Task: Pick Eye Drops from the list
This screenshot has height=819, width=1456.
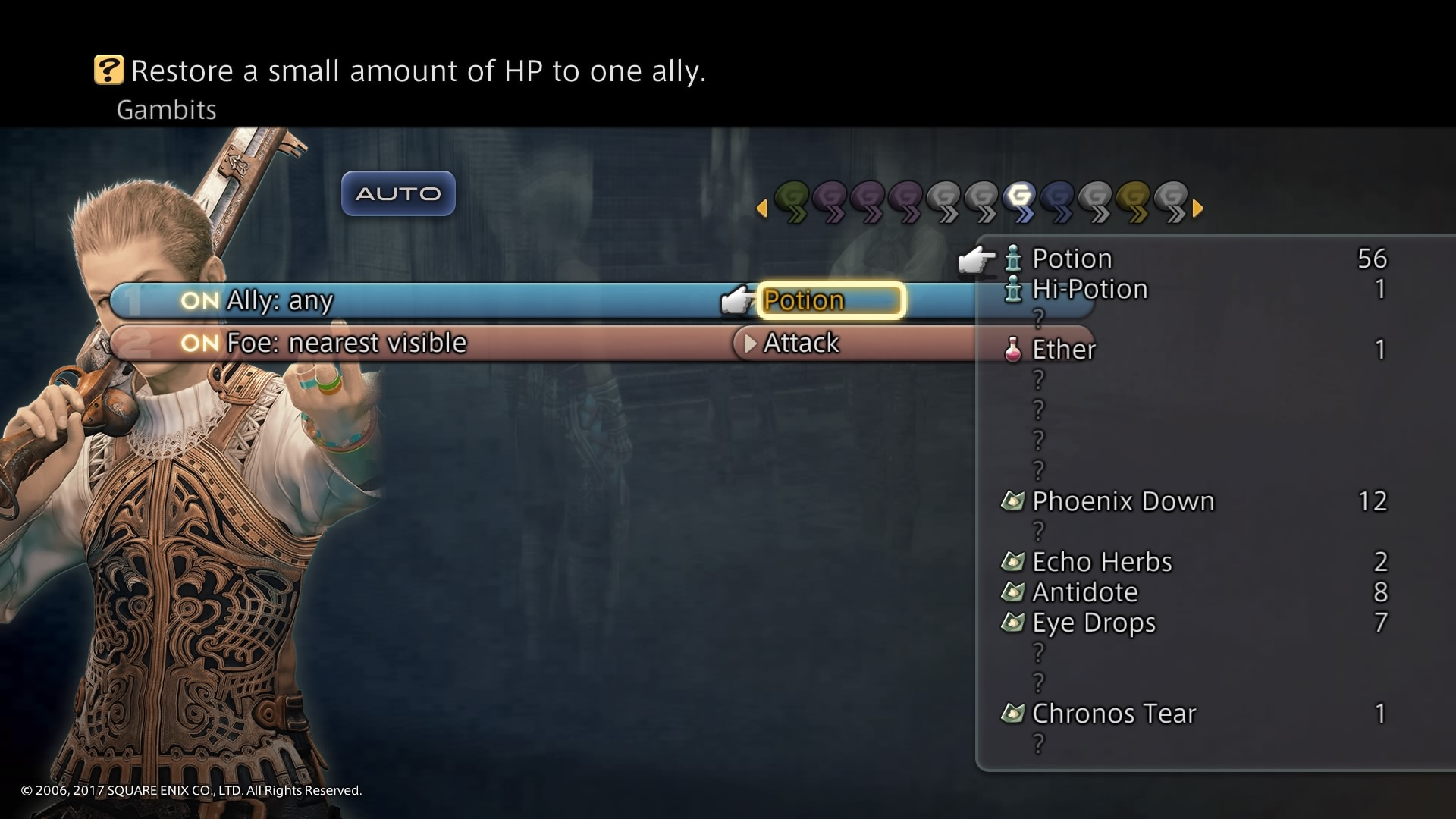Action: click(x=1094, y=623)
